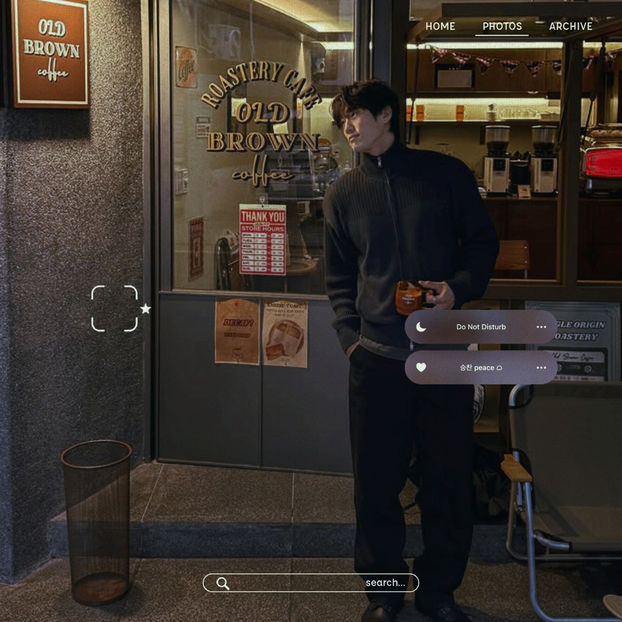Screen dimensions: 622x622
Task: Select the white focus bracket frame
Action: tap(114, 308)
